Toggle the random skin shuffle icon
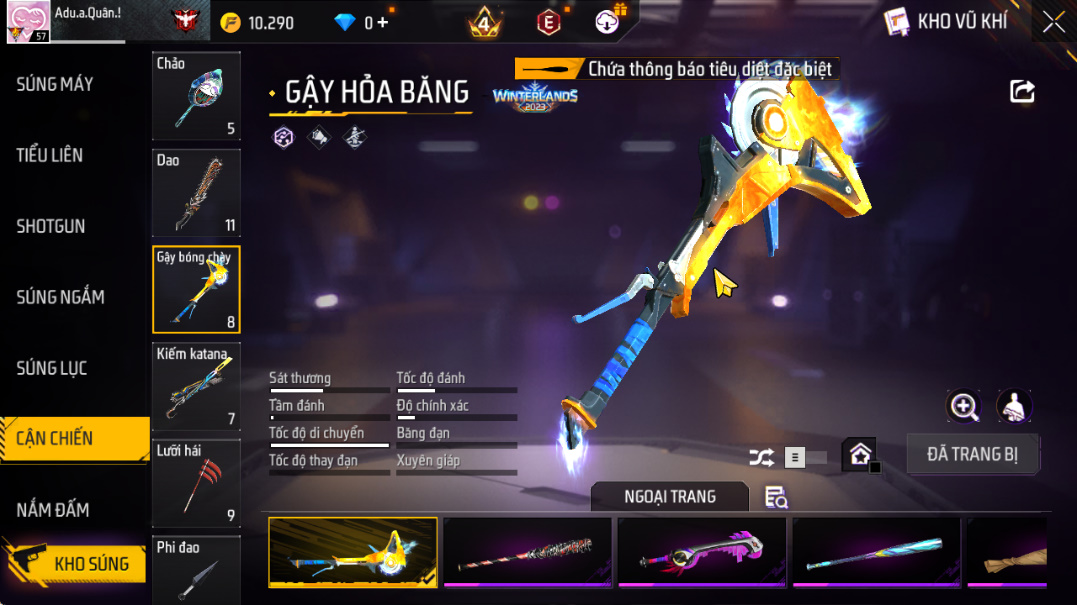The width and height of the screenshot is (1077, 605). click(761, 458)
